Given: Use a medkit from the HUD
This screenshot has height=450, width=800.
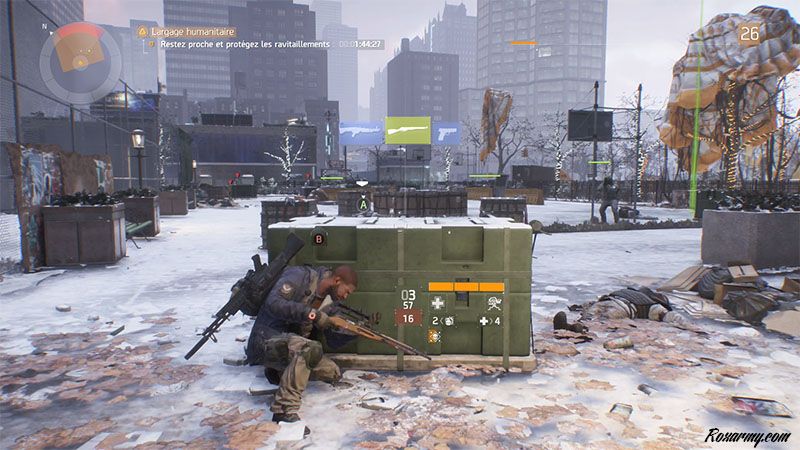Looking at the screenshot, I should point(484,321).
